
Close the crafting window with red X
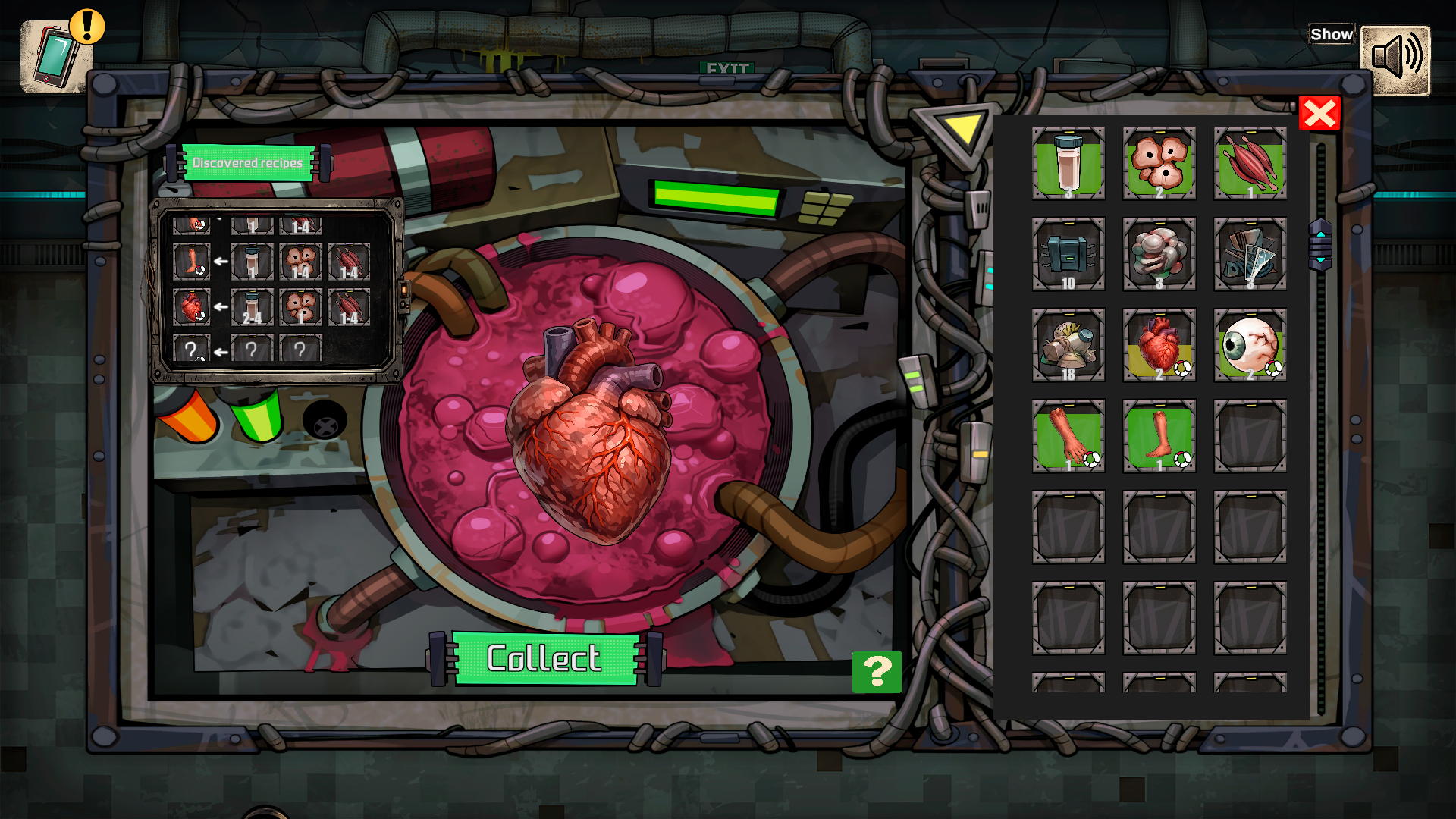[x=1319, y=114]
